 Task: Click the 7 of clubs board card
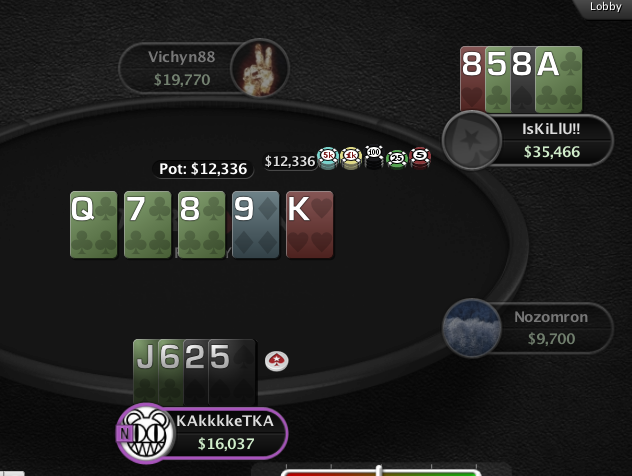point(147,225)
